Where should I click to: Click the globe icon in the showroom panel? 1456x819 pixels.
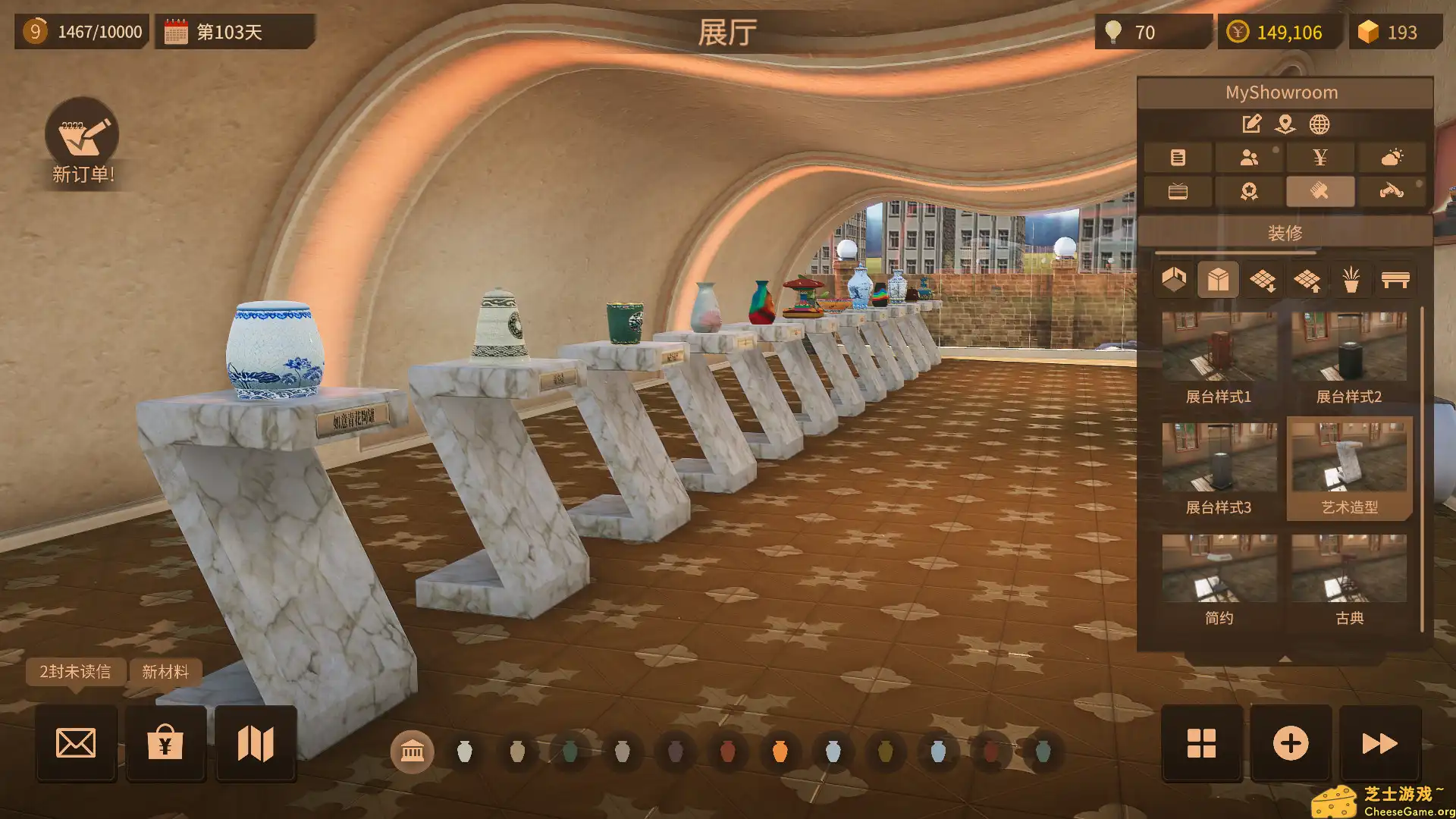1320,124
